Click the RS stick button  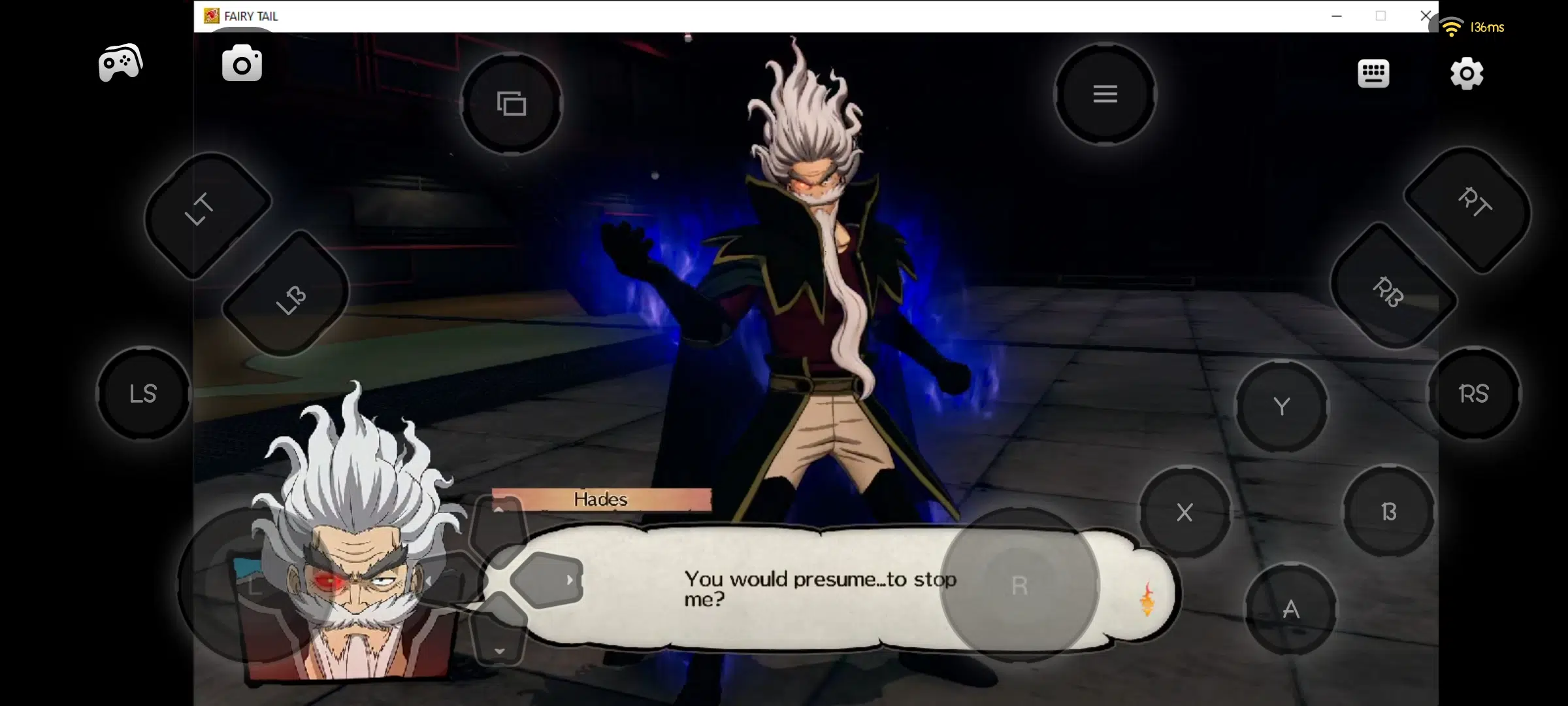click(x=1474, y=394)
